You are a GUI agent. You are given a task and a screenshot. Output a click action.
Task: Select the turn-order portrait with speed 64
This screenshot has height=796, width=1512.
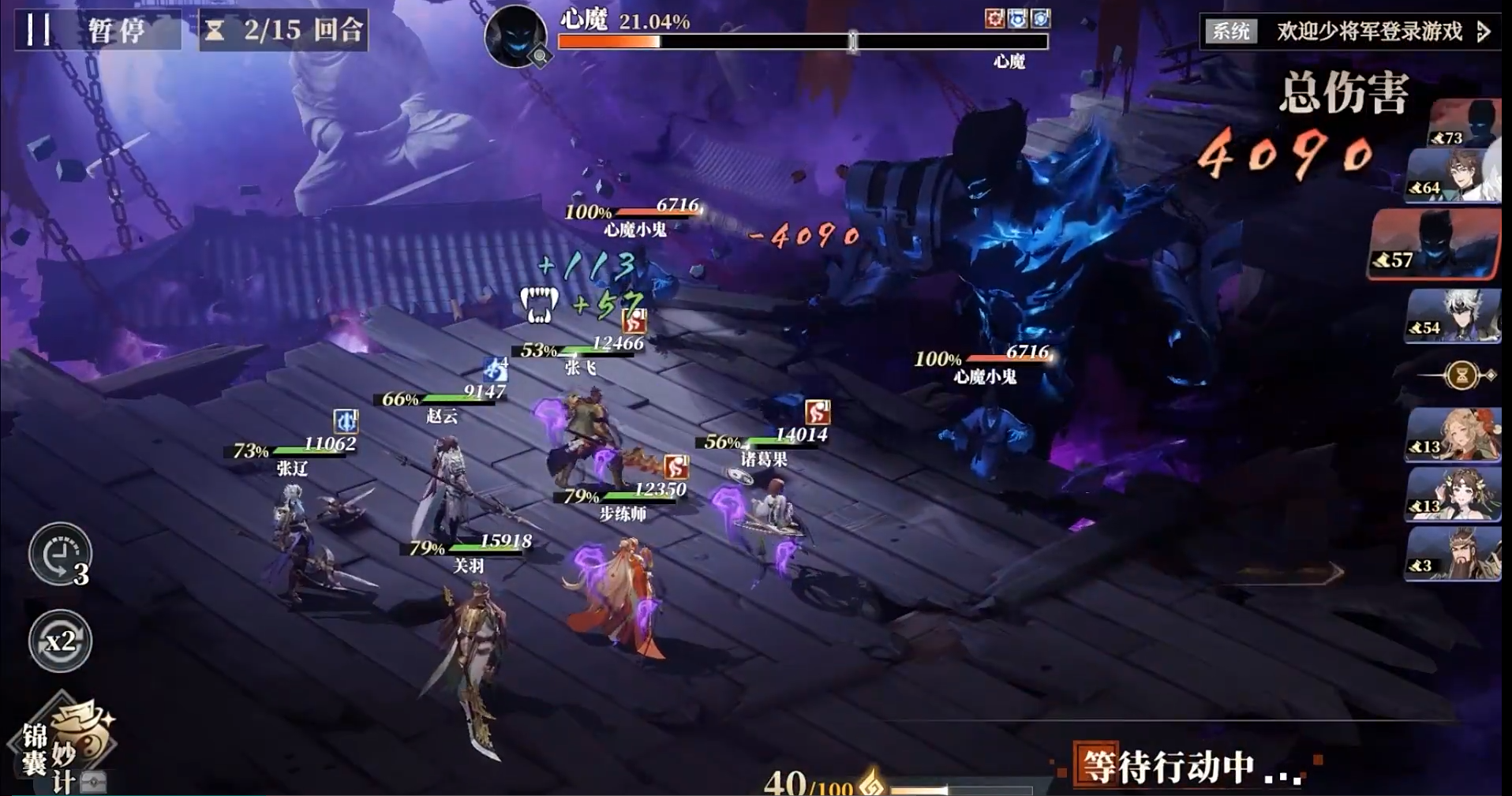pos(1454,177)
